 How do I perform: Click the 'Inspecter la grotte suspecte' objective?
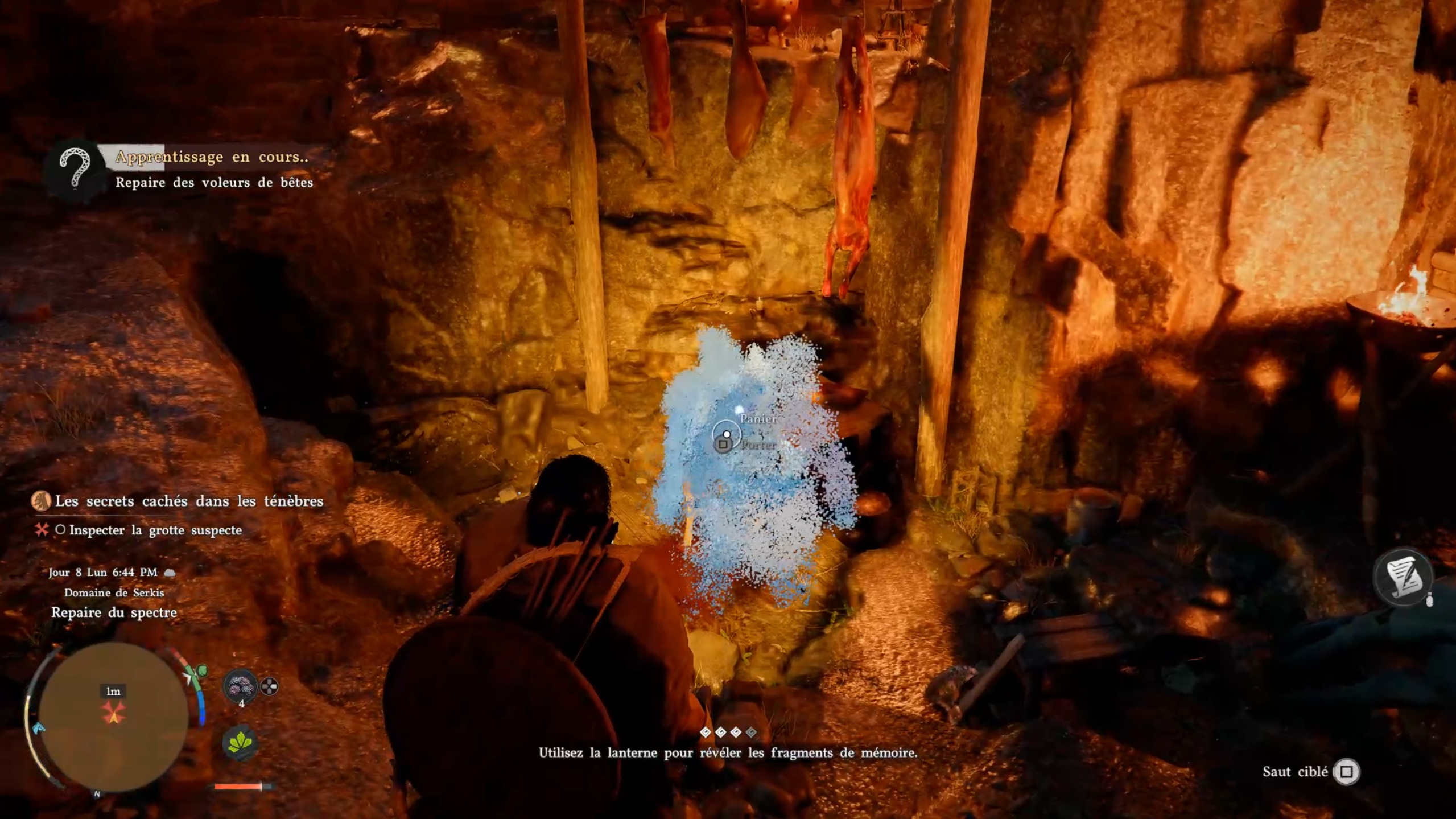point(155,530)
